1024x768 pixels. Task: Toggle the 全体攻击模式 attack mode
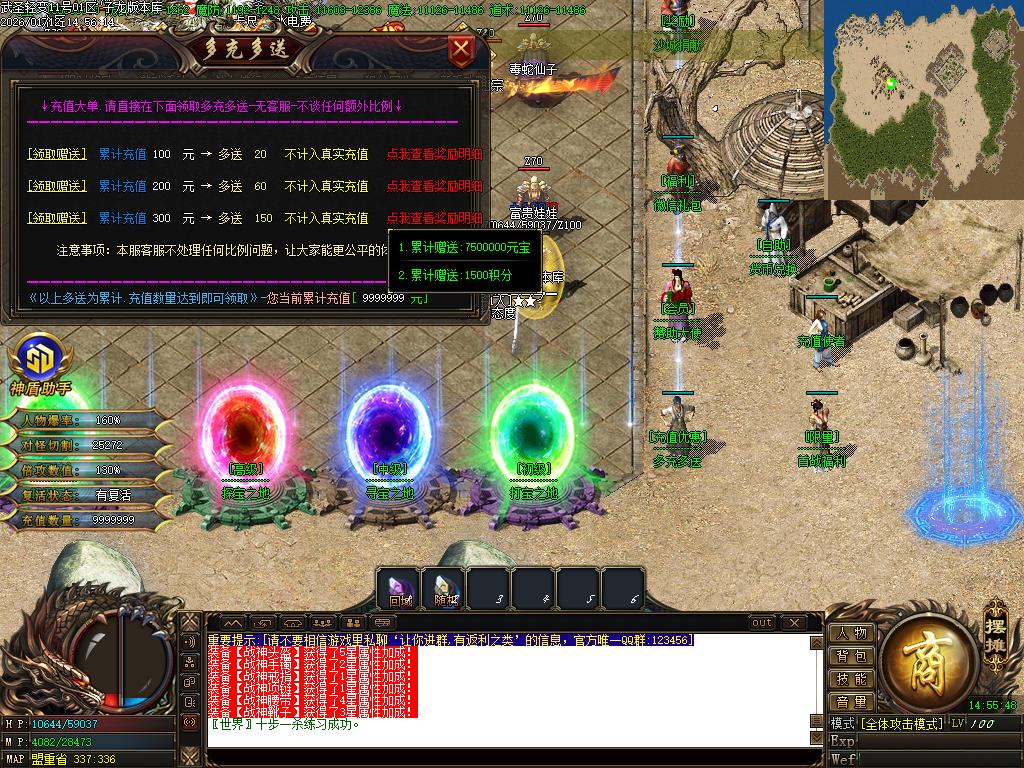coord(901,723)
